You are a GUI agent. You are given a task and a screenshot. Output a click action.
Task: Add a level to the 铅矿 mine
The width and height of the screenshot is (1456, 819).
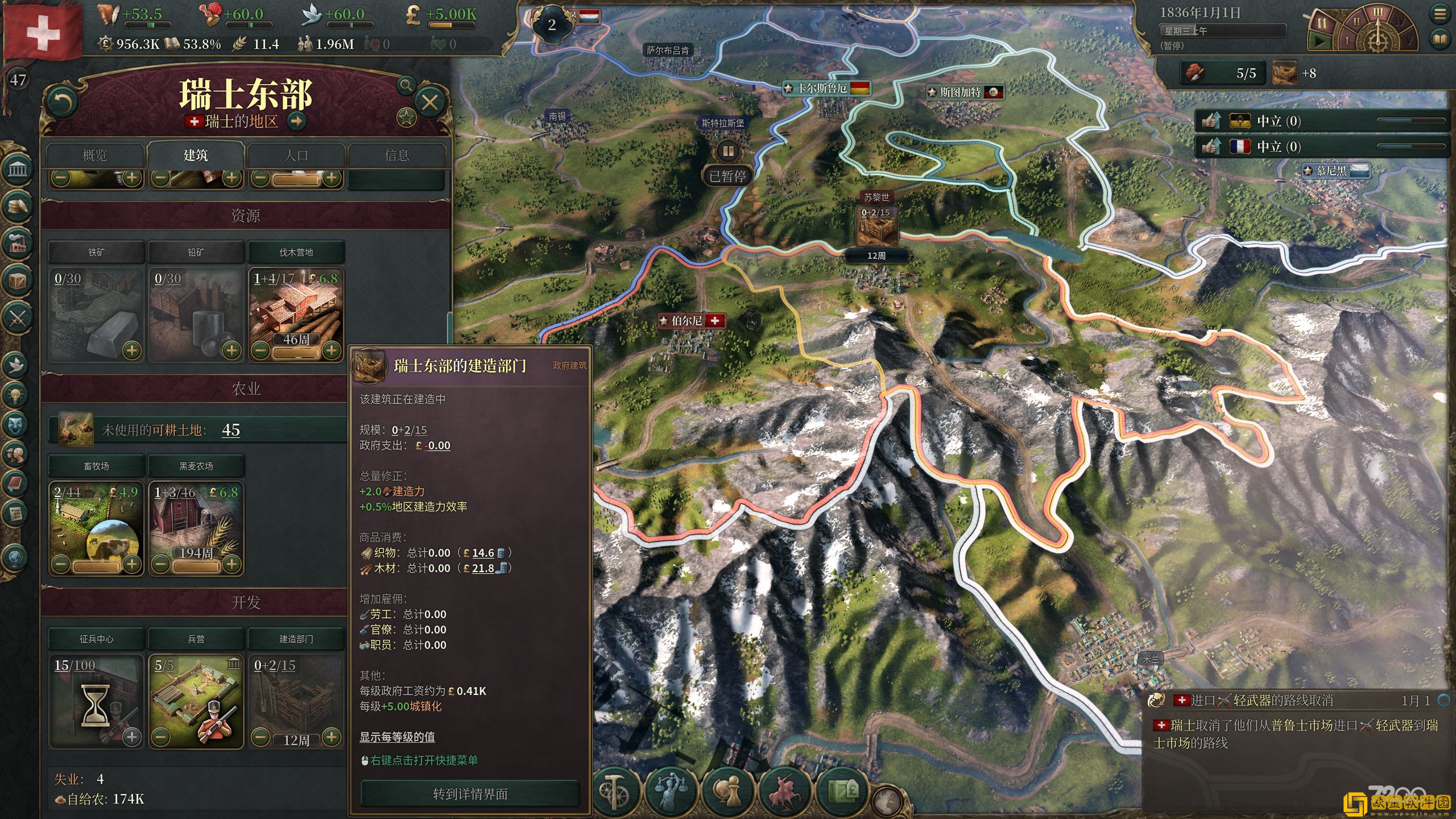[231, 350]
